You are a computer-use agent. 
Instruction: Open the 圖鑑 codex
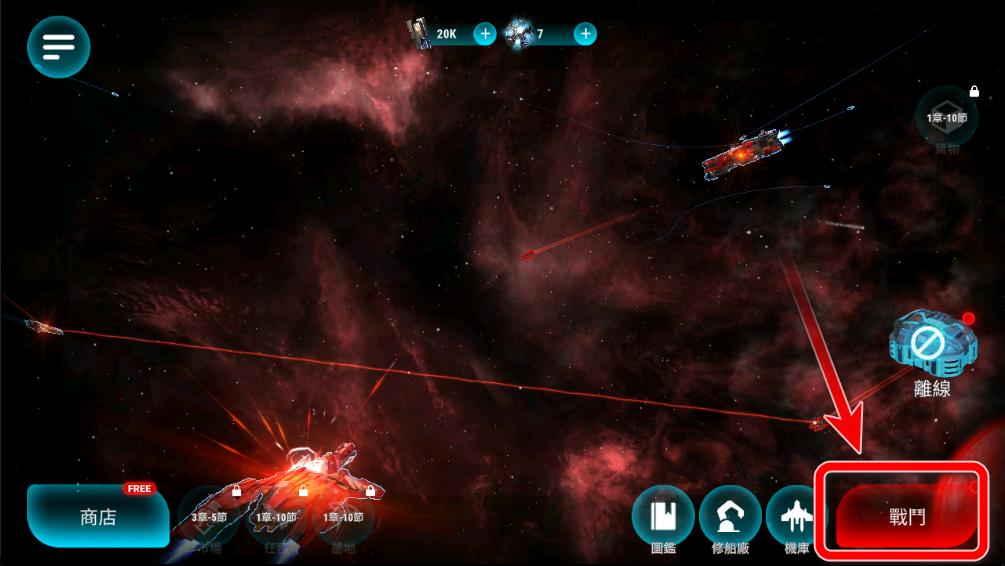[663, 517]
